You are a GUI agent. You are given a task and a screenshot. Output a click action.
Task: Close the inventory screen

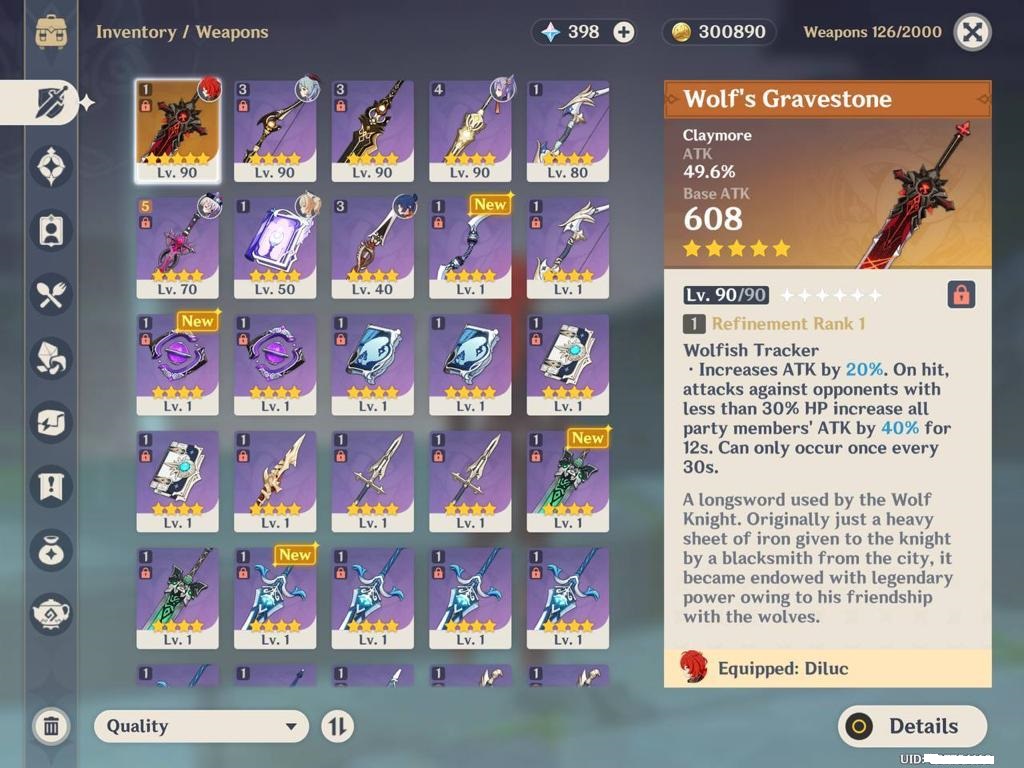point(972,32)
